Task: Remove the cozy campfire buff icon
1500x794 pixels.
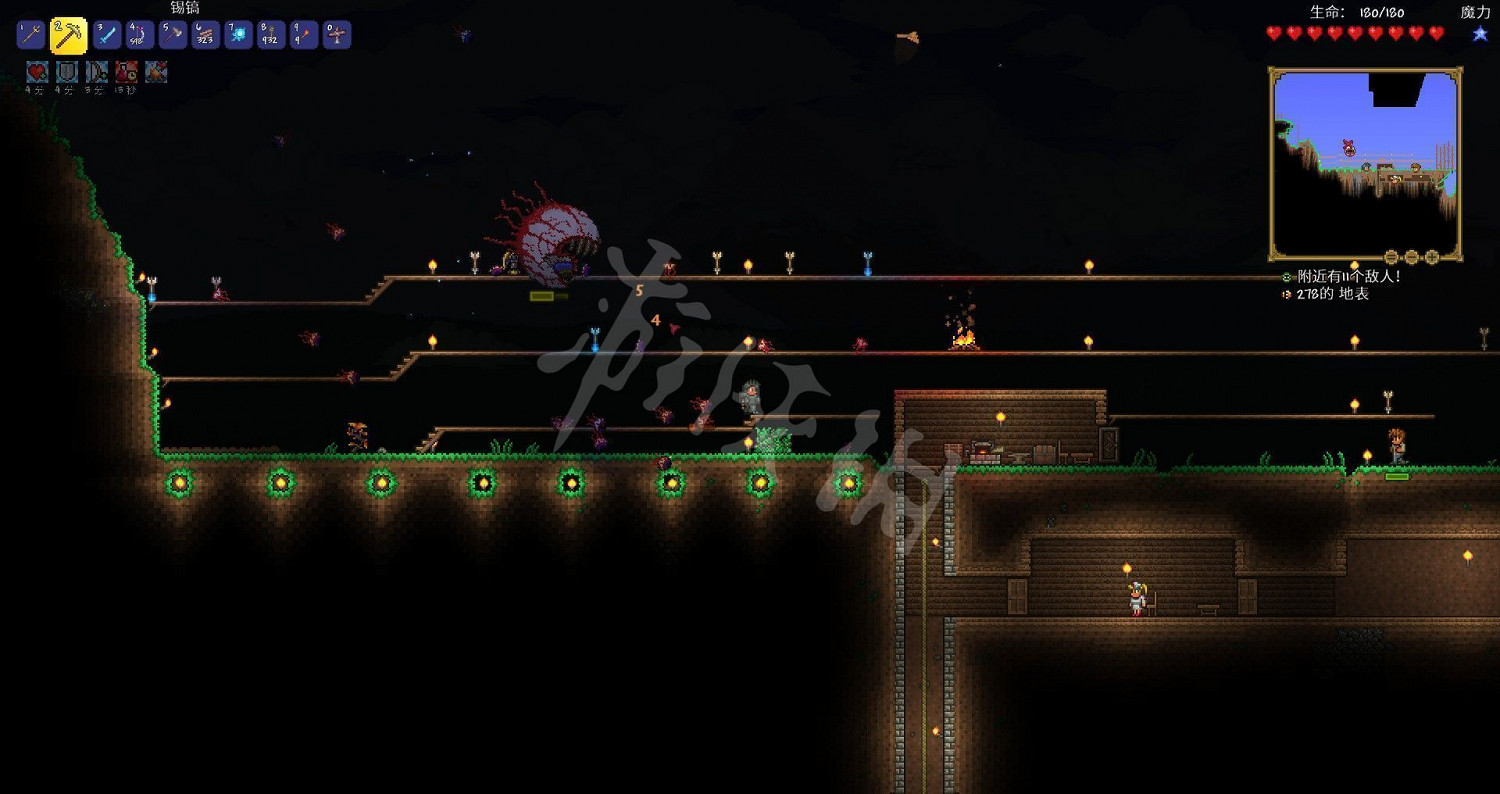Action: pos(155,70)
